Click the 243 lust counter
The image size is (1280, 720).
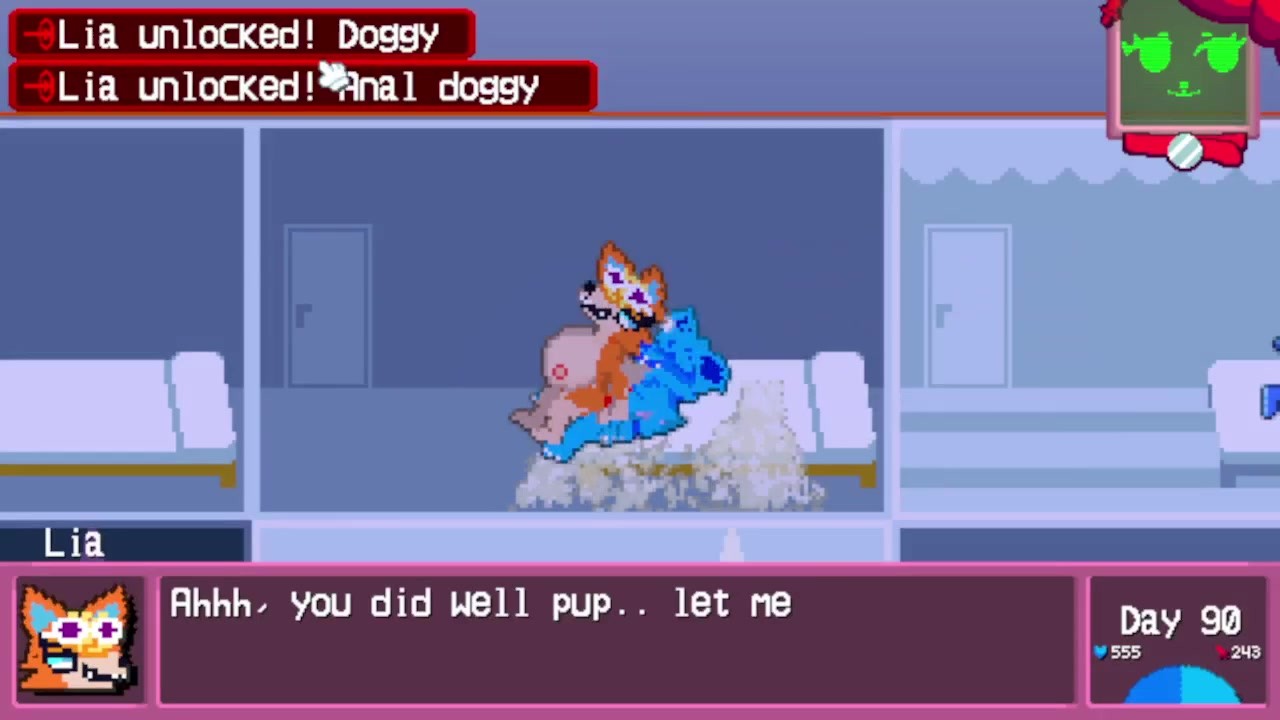(1245, 651)
